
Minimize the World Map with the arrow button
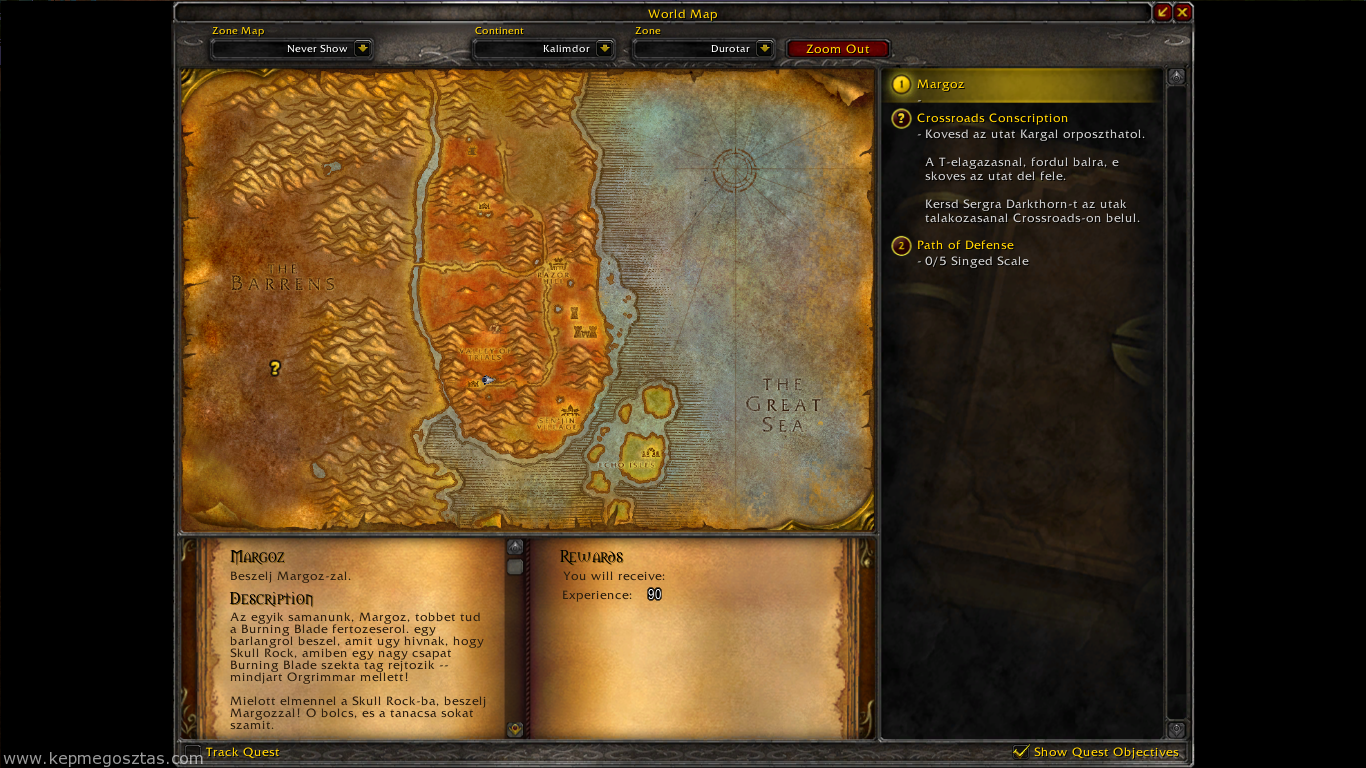pyautogui.click(x=1162, y=13)
